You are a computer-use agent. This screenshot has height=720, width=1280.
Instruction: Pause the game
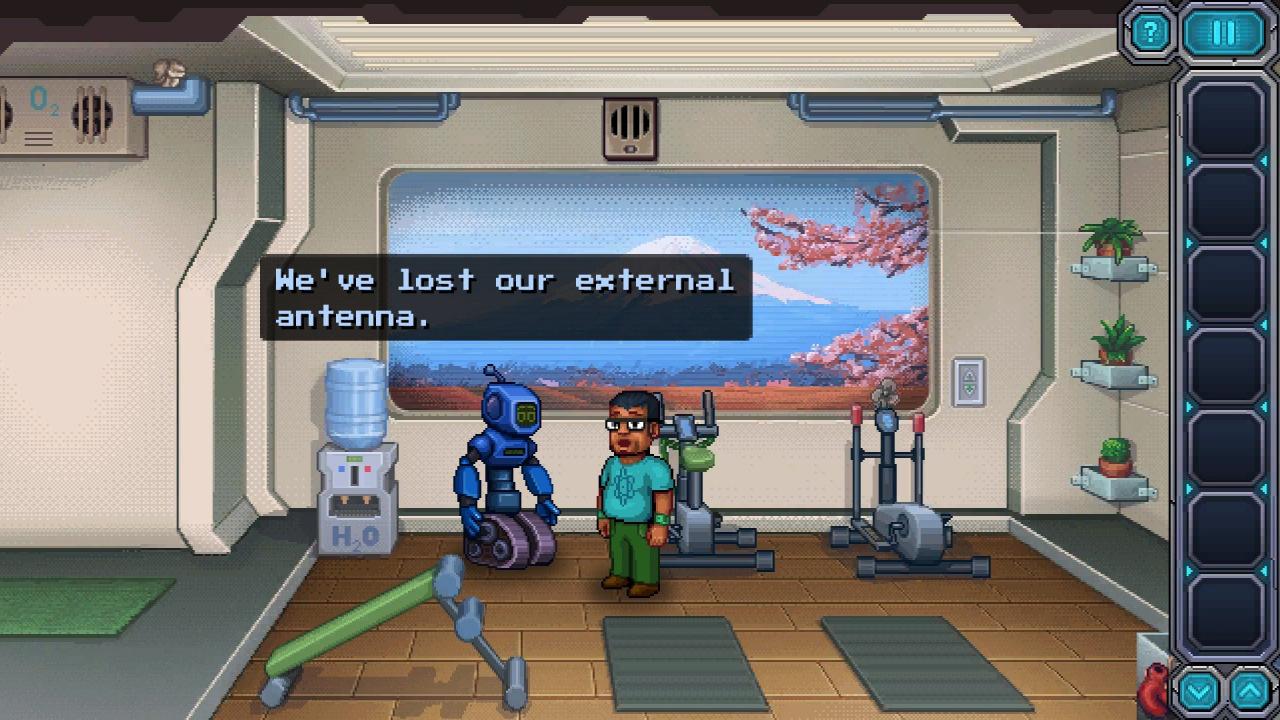pos(1223,33)
